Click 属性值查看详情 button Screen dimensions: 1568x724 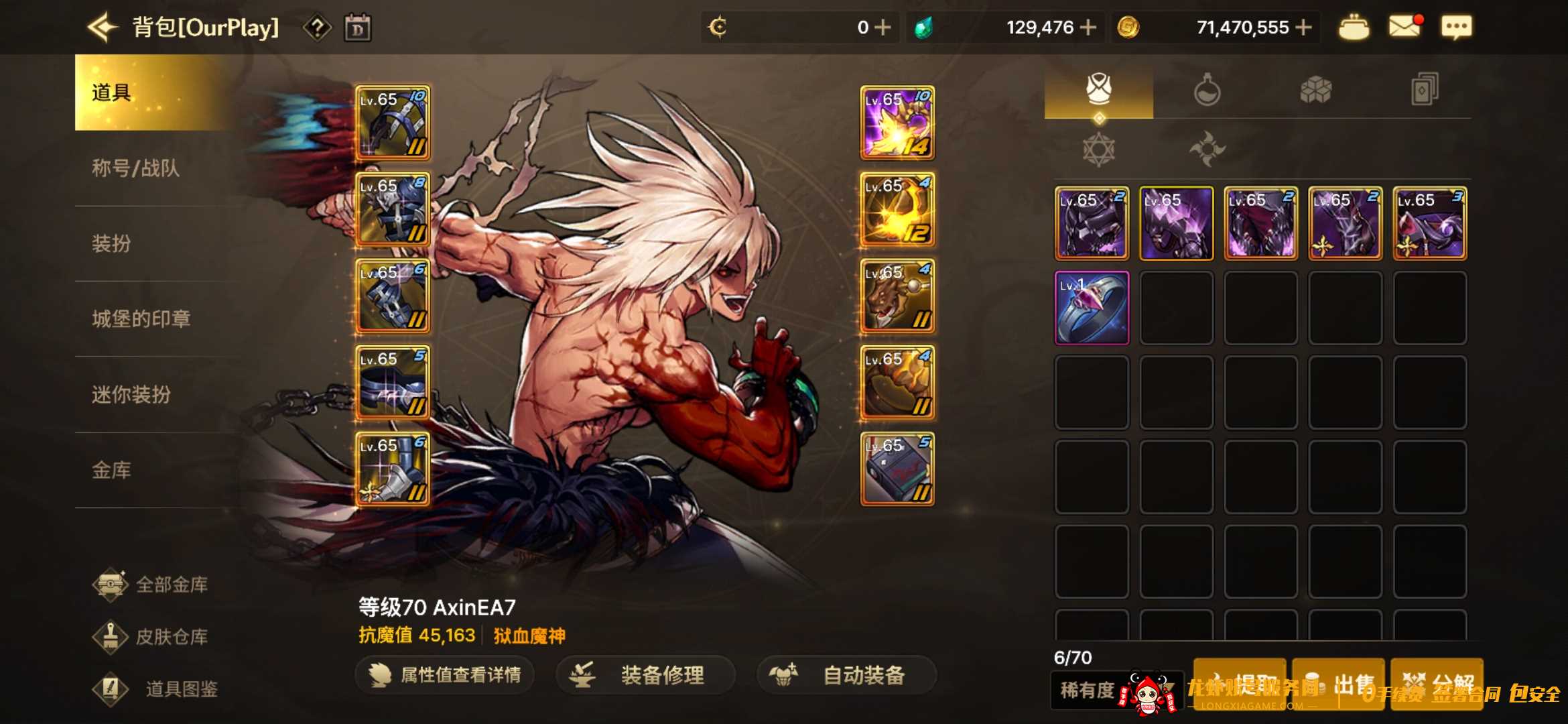coord(446,675)
